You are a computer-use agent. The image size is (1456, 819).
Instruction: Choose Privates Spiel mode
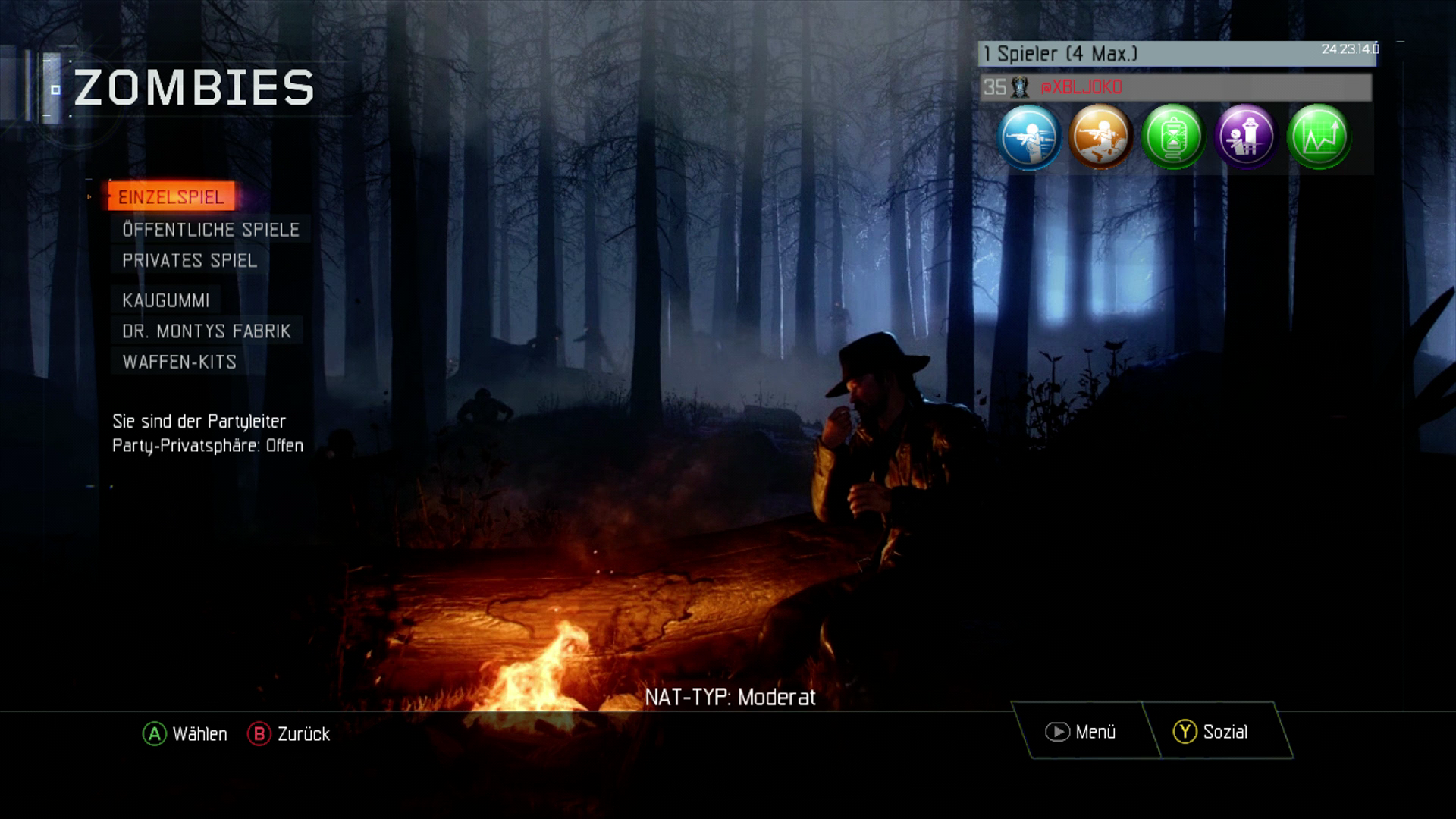[x=190, y=260]
